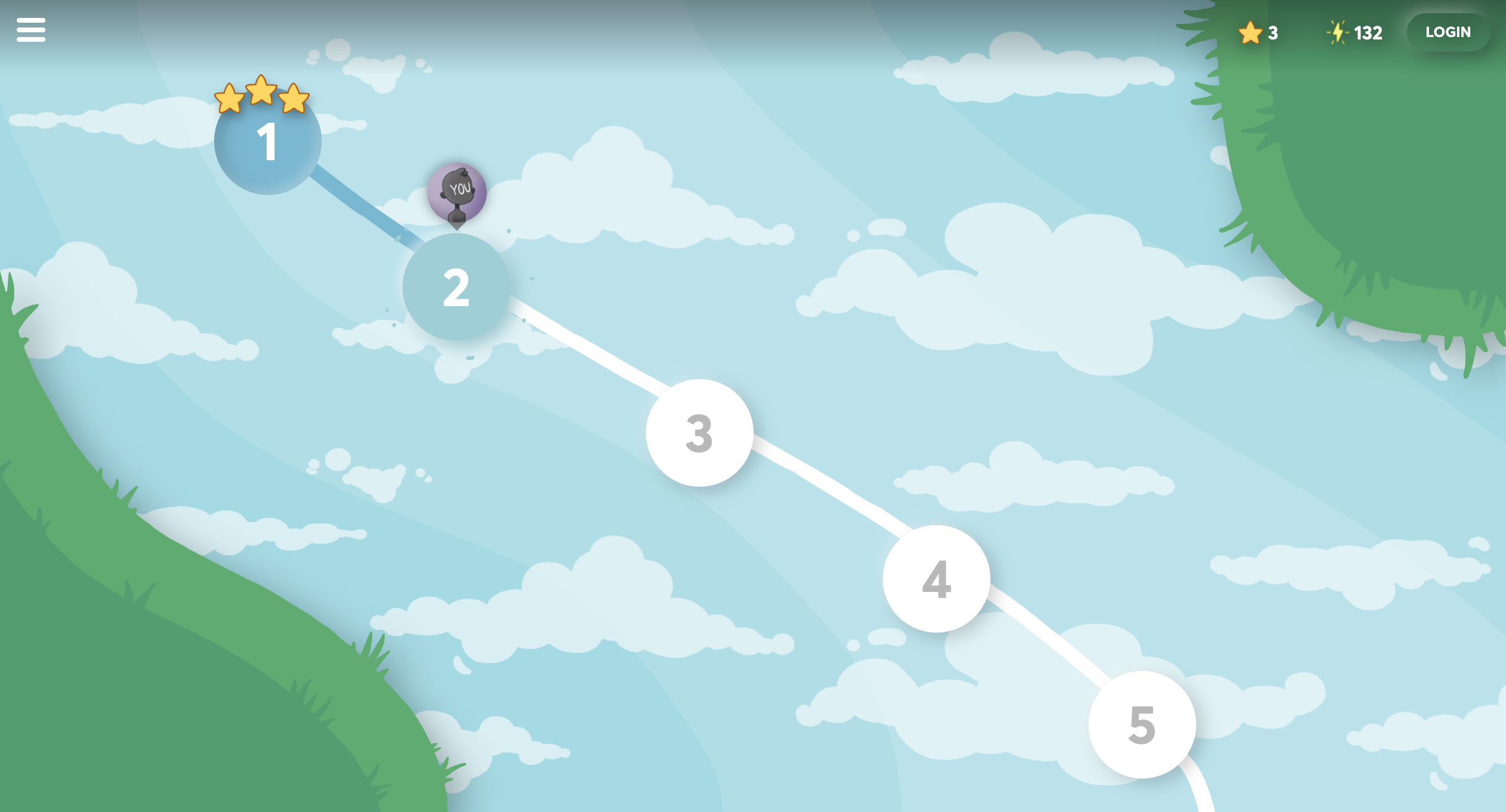Viewport: 1506px width, 812px height.
Task: Select the YOU avatar marker
Action: point(457,191)
